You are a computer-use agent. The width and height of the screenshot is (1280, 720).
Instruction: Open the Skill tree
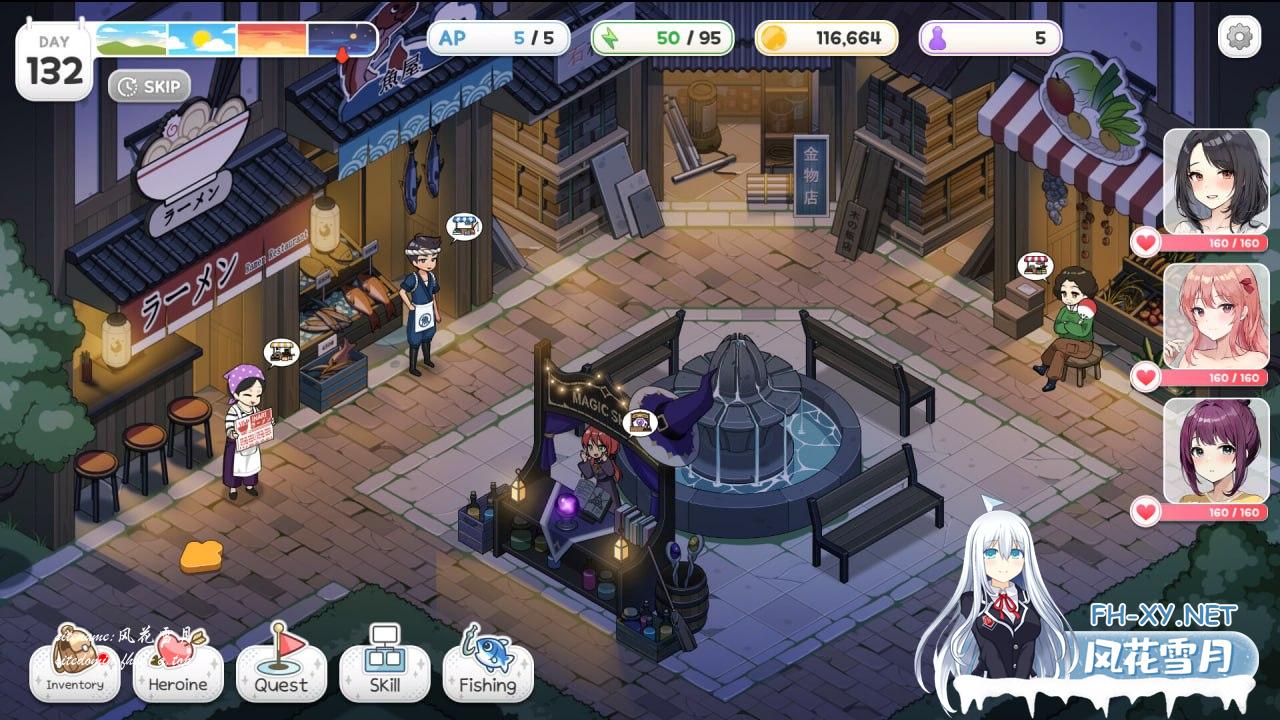tap(385, 668)
